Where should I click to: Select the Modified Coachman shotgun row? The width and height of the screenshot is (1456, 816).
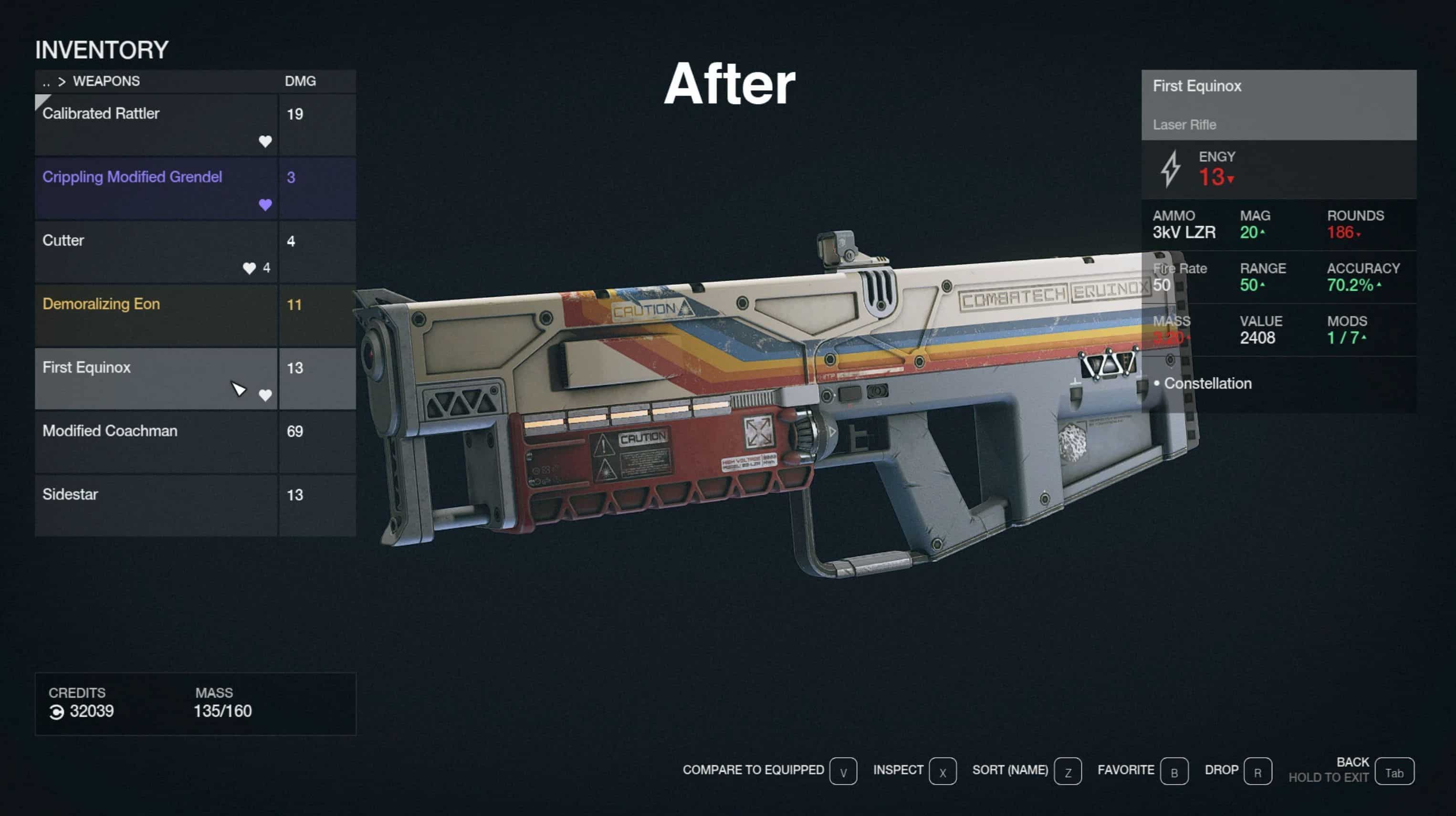coord(157,442)
